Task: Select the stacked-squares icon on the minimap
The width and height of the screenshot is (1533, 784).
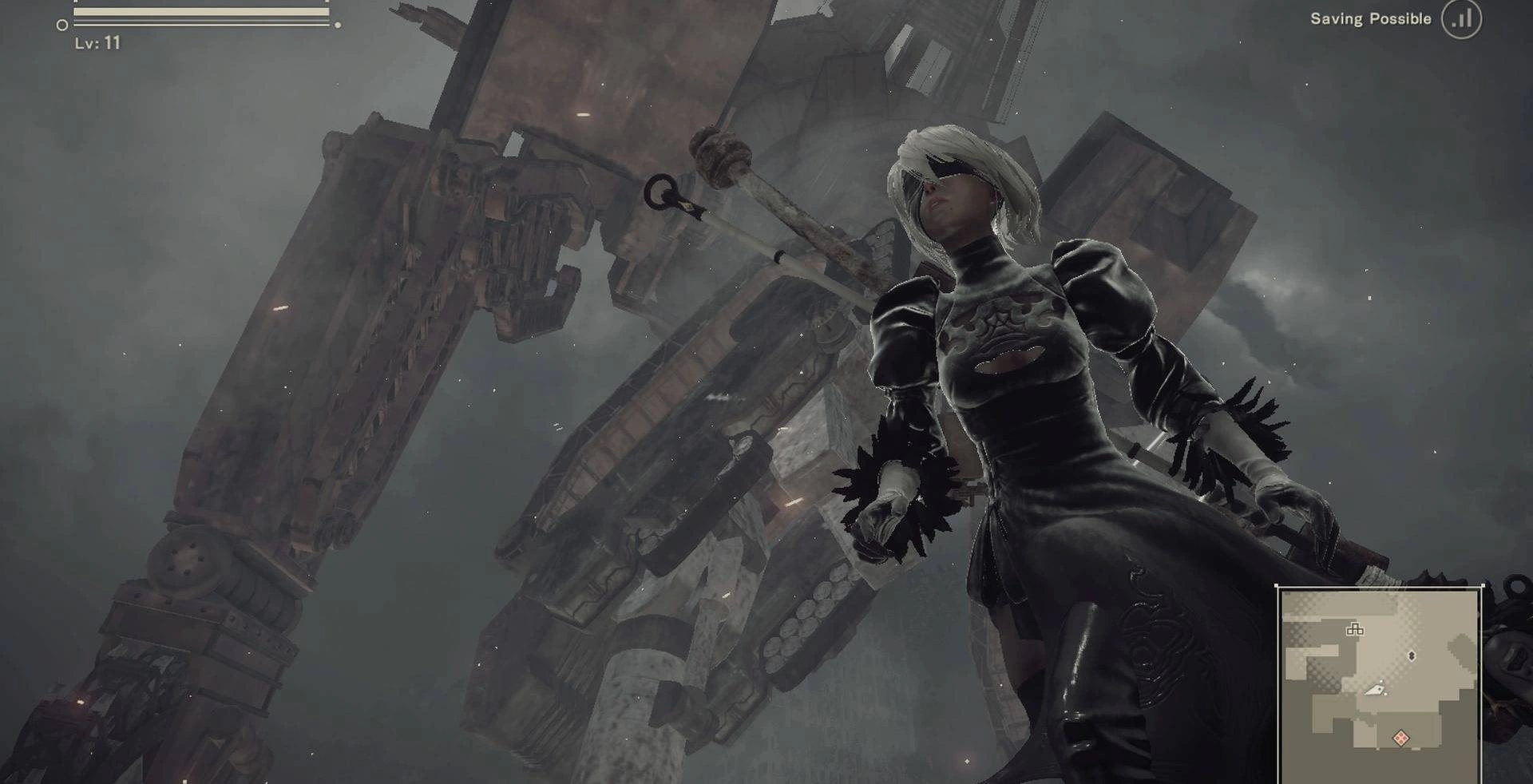Action: (x=1354, y=629)
